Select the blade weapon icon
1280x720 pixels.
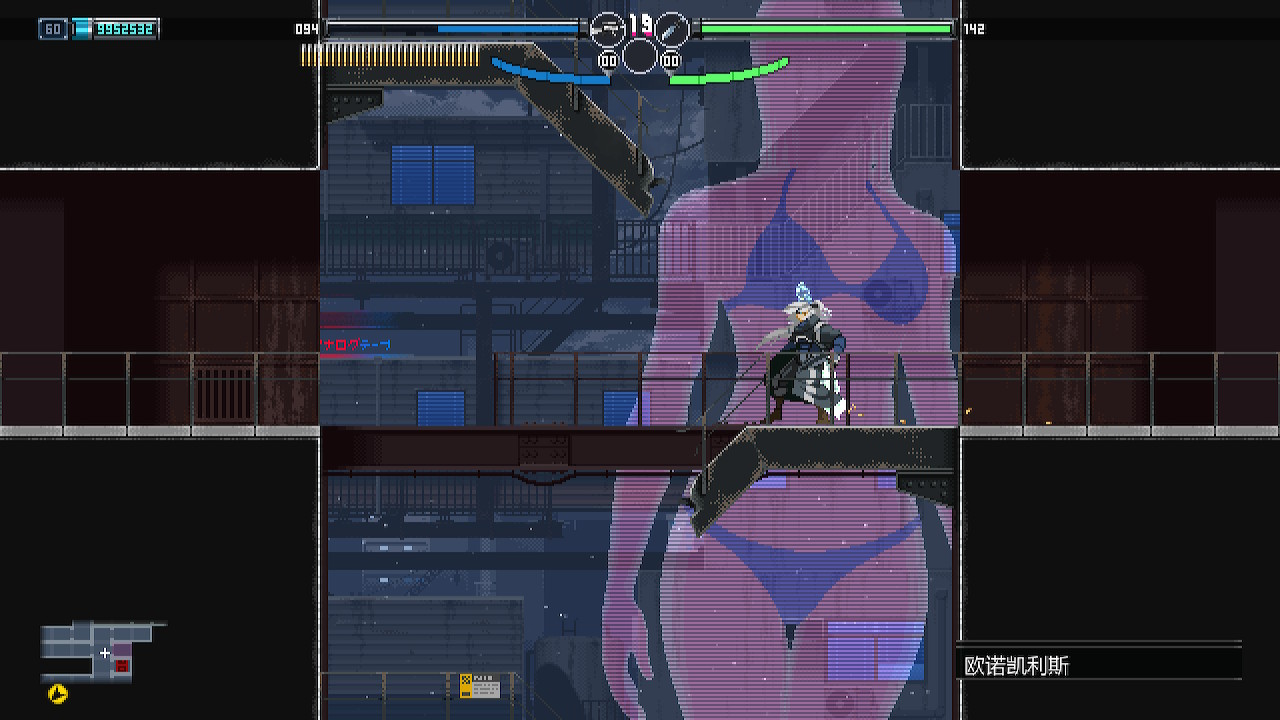coord(672,29)
